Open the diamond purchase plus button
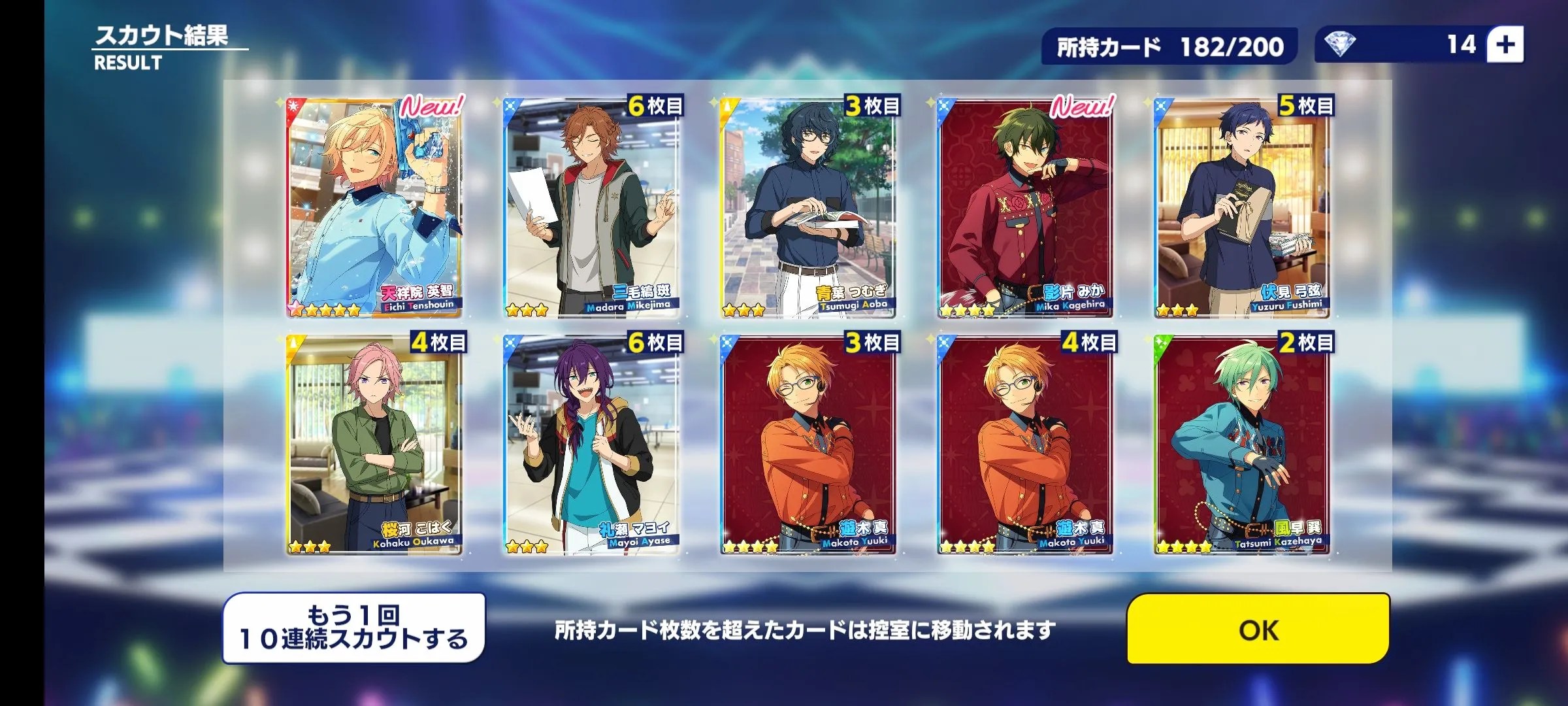1568x706 pixels. coord(1505,45)
